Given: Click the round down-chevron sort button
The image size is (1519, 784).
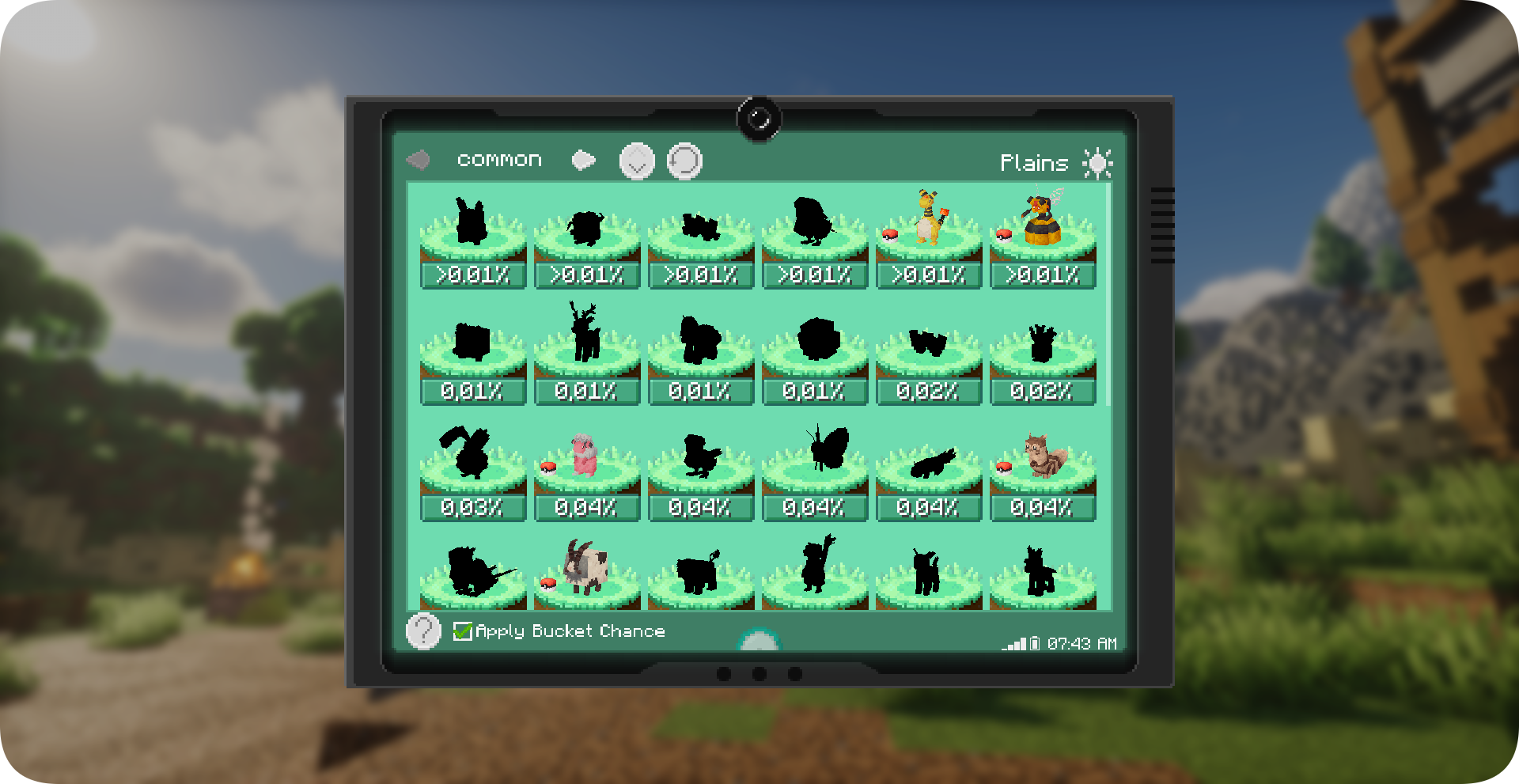Looking at the screenshot, I should (x=637, y=161).
